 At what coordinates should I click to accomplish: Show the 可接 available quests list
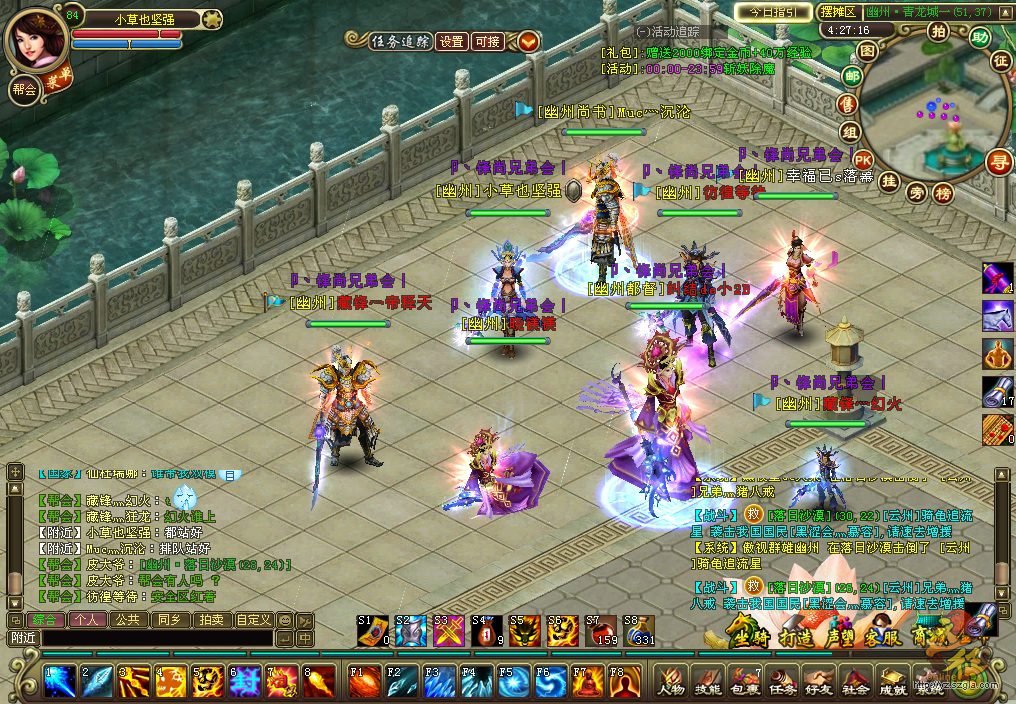point(488,41)
